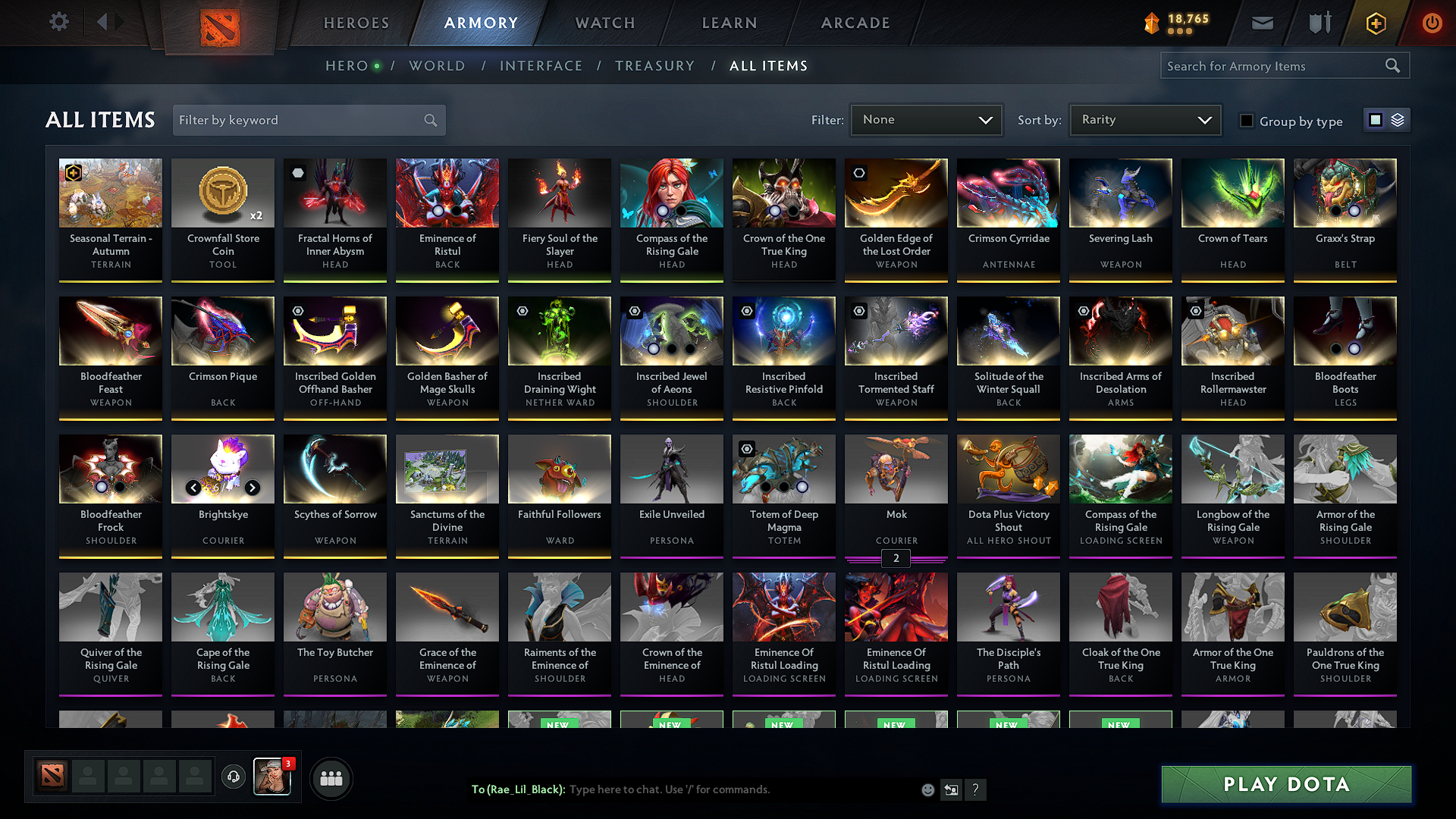The height and width of the screenshot is (819, 1456).
Task: Select the single-item view toggle
Action: [1377, 120]
